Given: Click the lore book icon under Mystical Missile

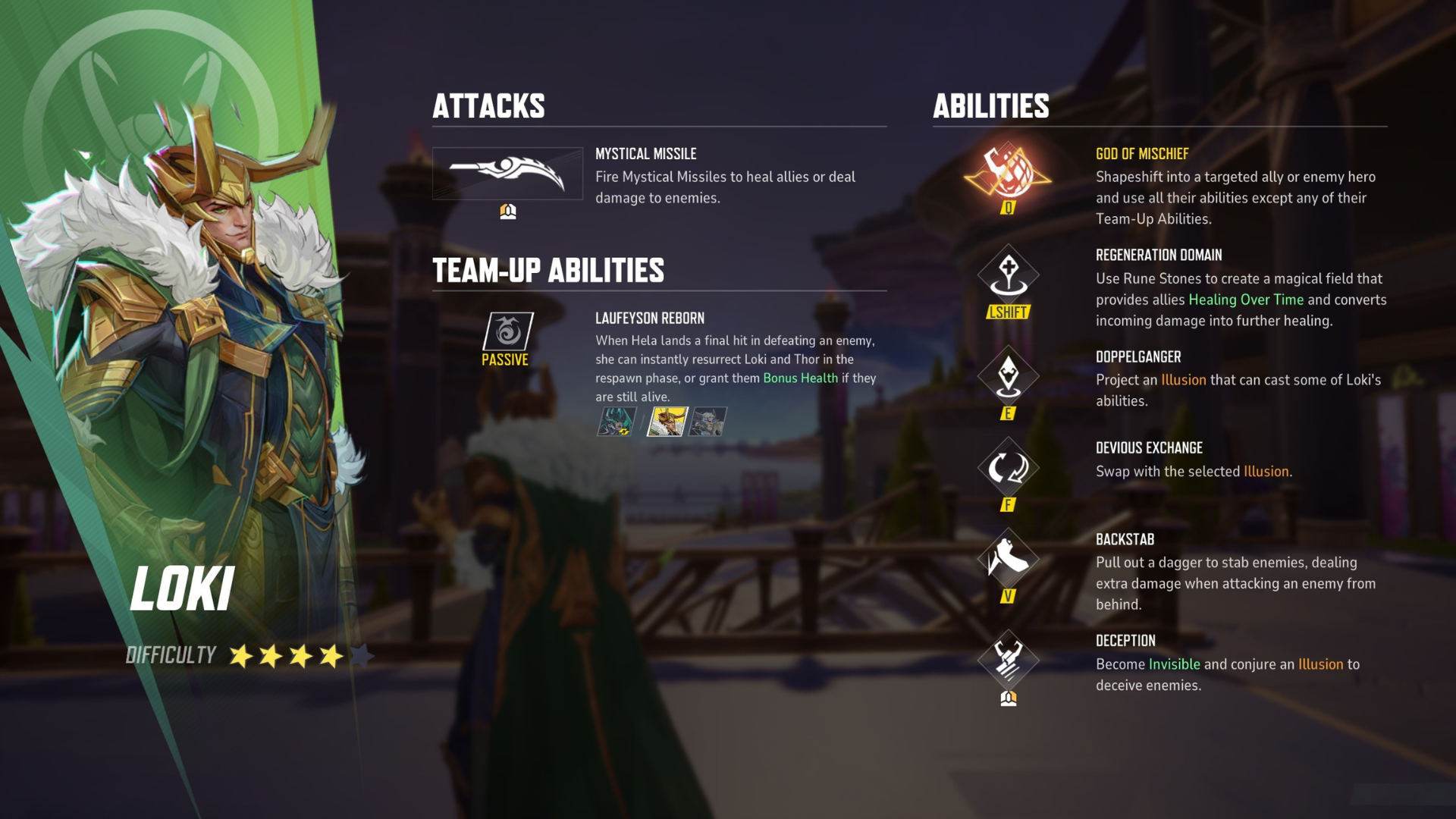Looking at the screenshot, I should [508, 212].
